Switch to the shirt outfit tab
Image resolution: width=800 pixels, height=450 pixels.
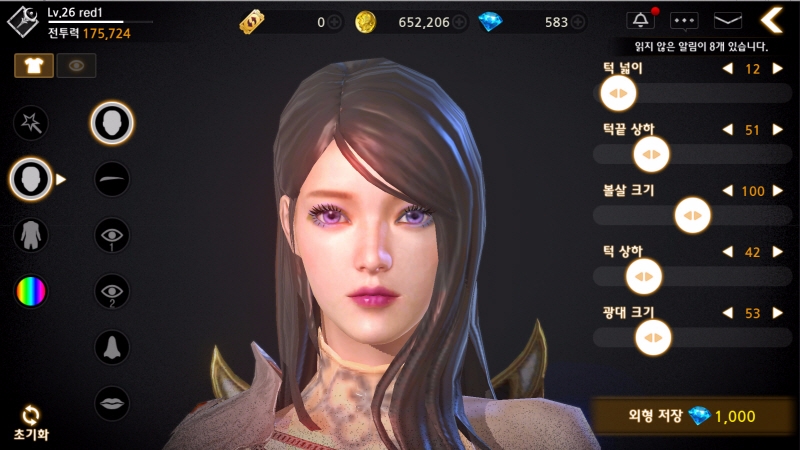click(x=32, y=65)
